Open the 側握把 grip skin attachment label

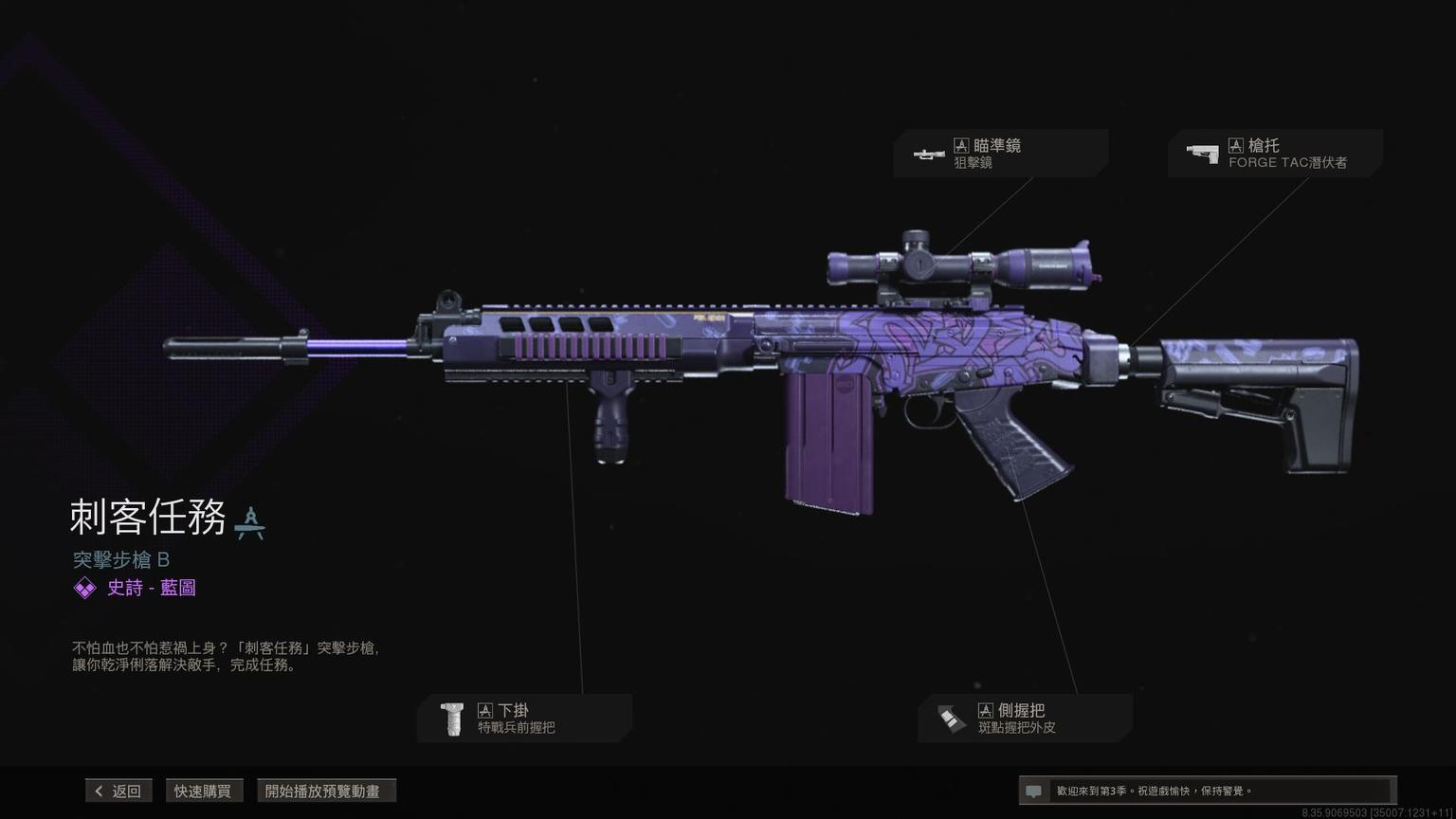pyautogui.click(x=1024, y=719)
